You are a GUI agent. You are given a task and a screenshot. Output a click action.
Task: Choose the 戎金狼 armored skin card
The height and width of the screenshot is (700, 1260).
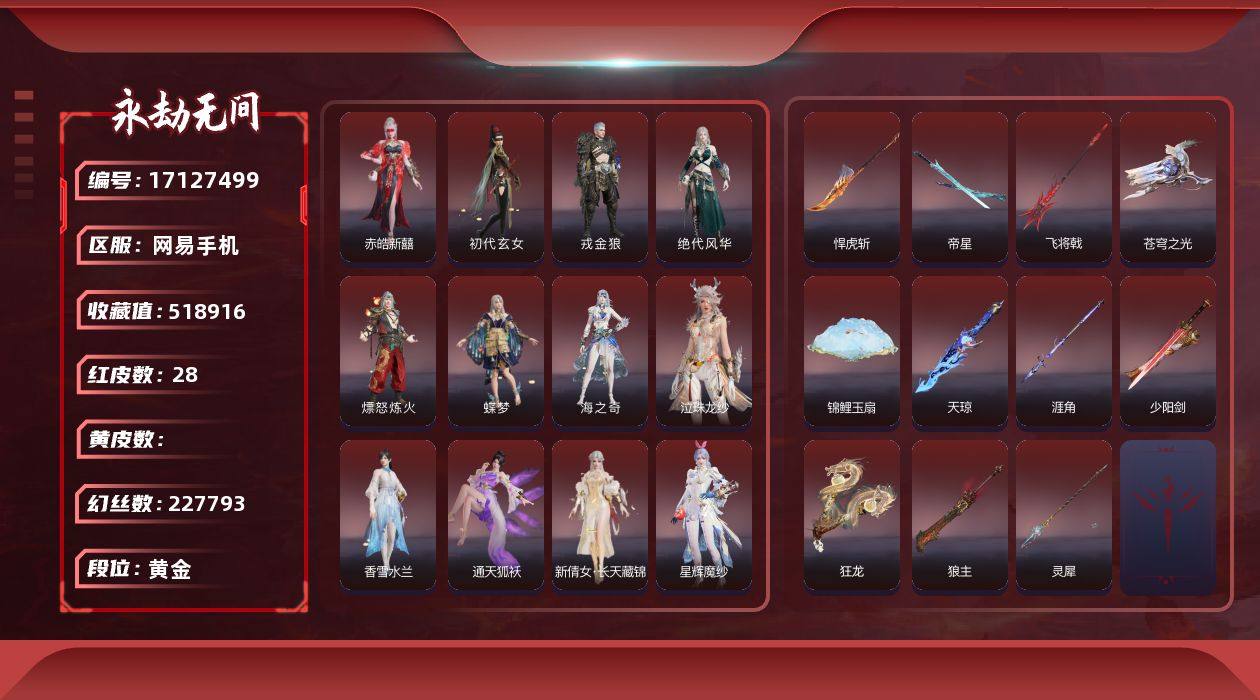[600, 187]
